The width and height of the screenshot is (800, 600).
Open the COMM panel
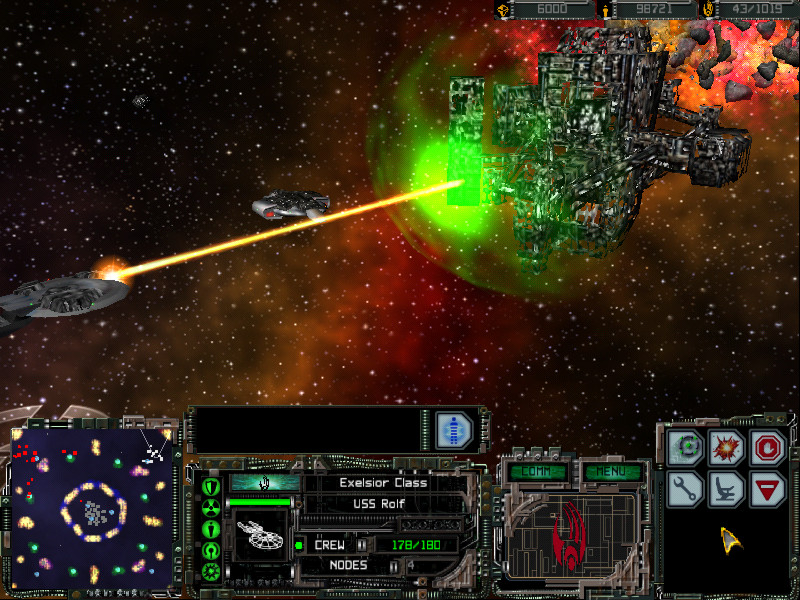coord(538,472)
